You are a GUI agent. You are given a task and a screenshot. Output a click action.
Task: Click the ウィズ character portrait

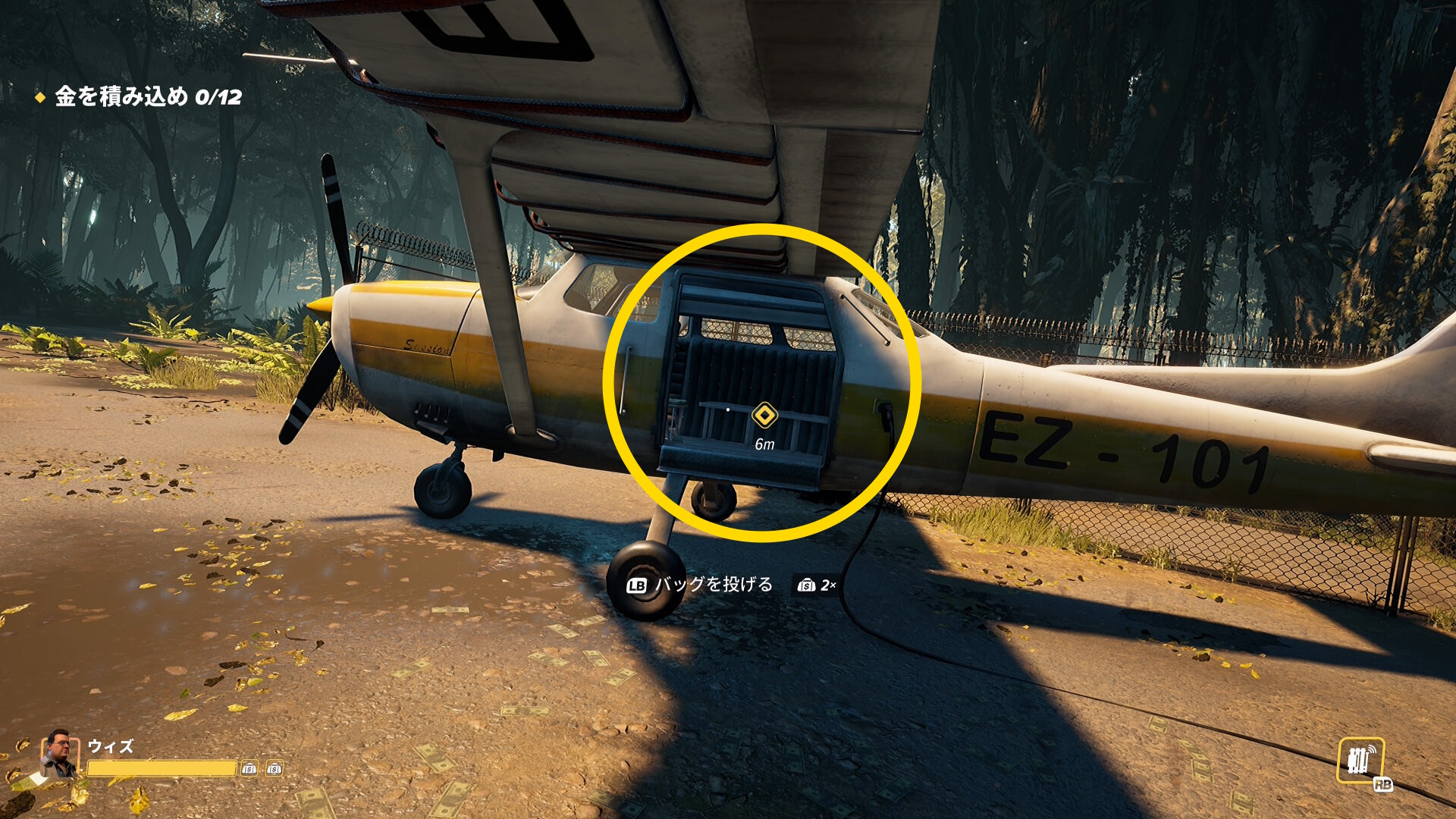[60, 754]
